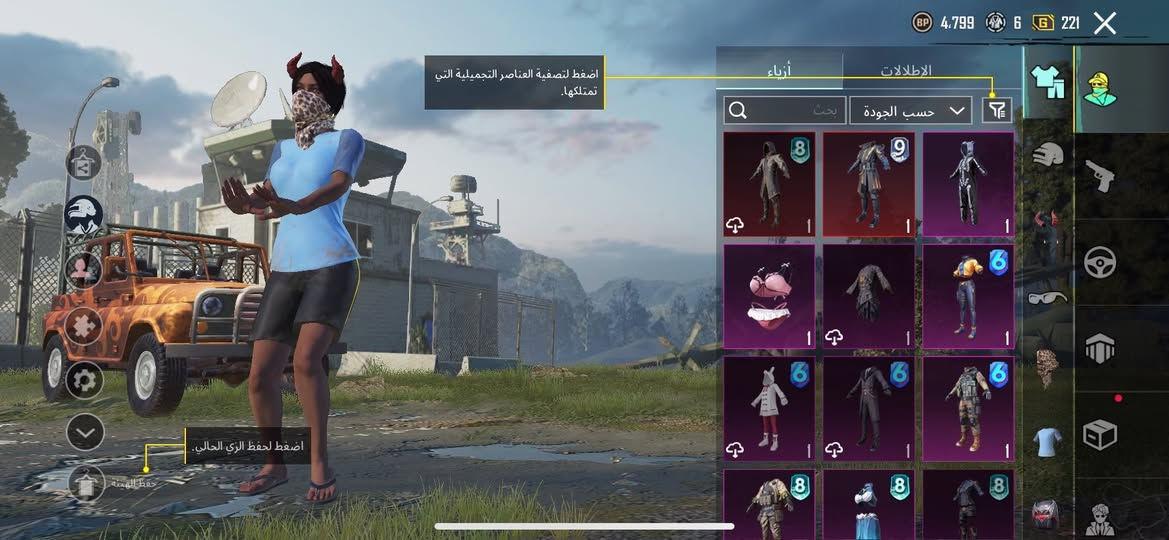This screenshot has height=540, width=1169.
Task: Click the settings gear icon
Action: coord(84,380)
